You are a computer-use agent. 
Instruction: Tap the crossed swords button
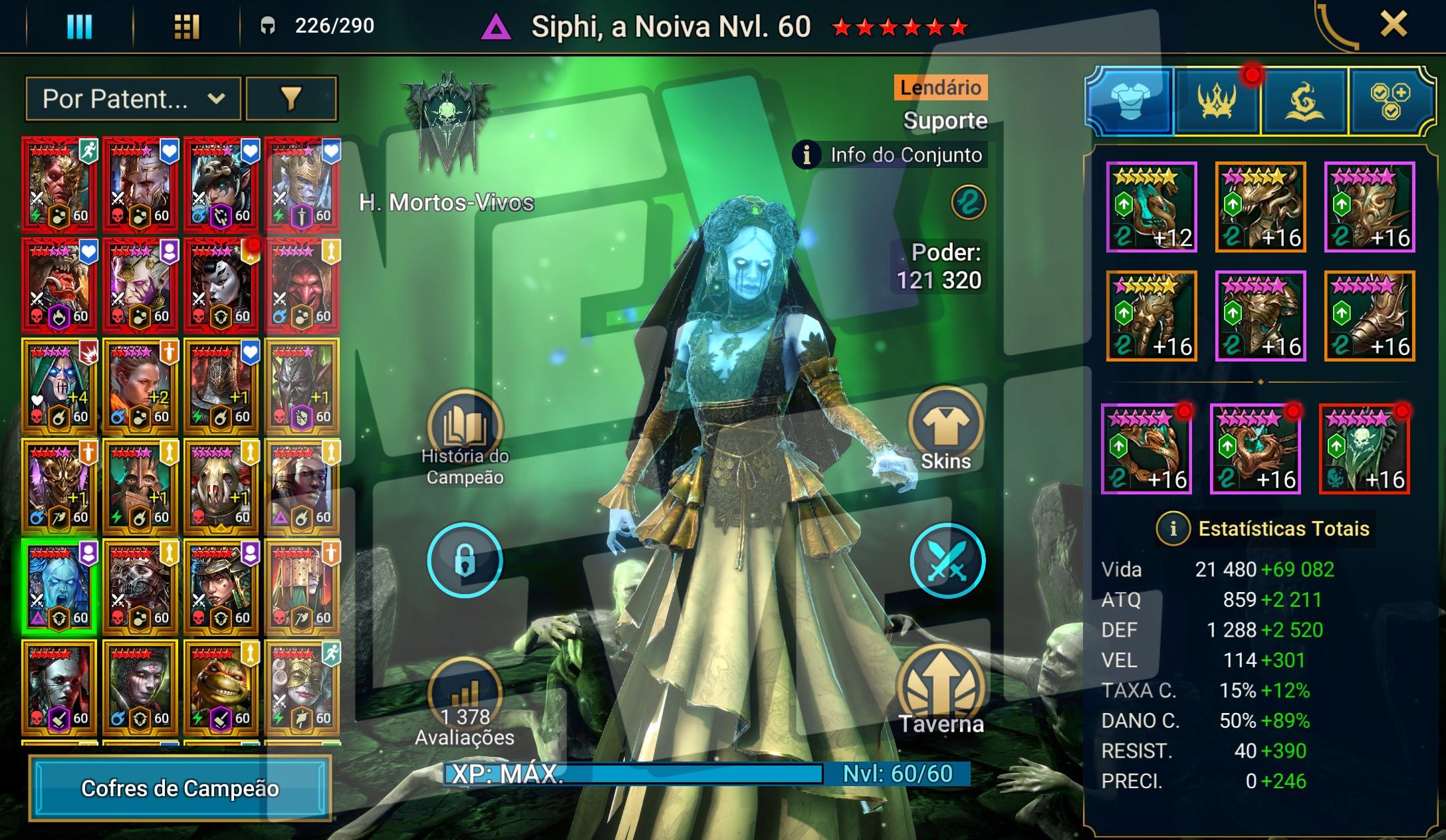[947, 562]
